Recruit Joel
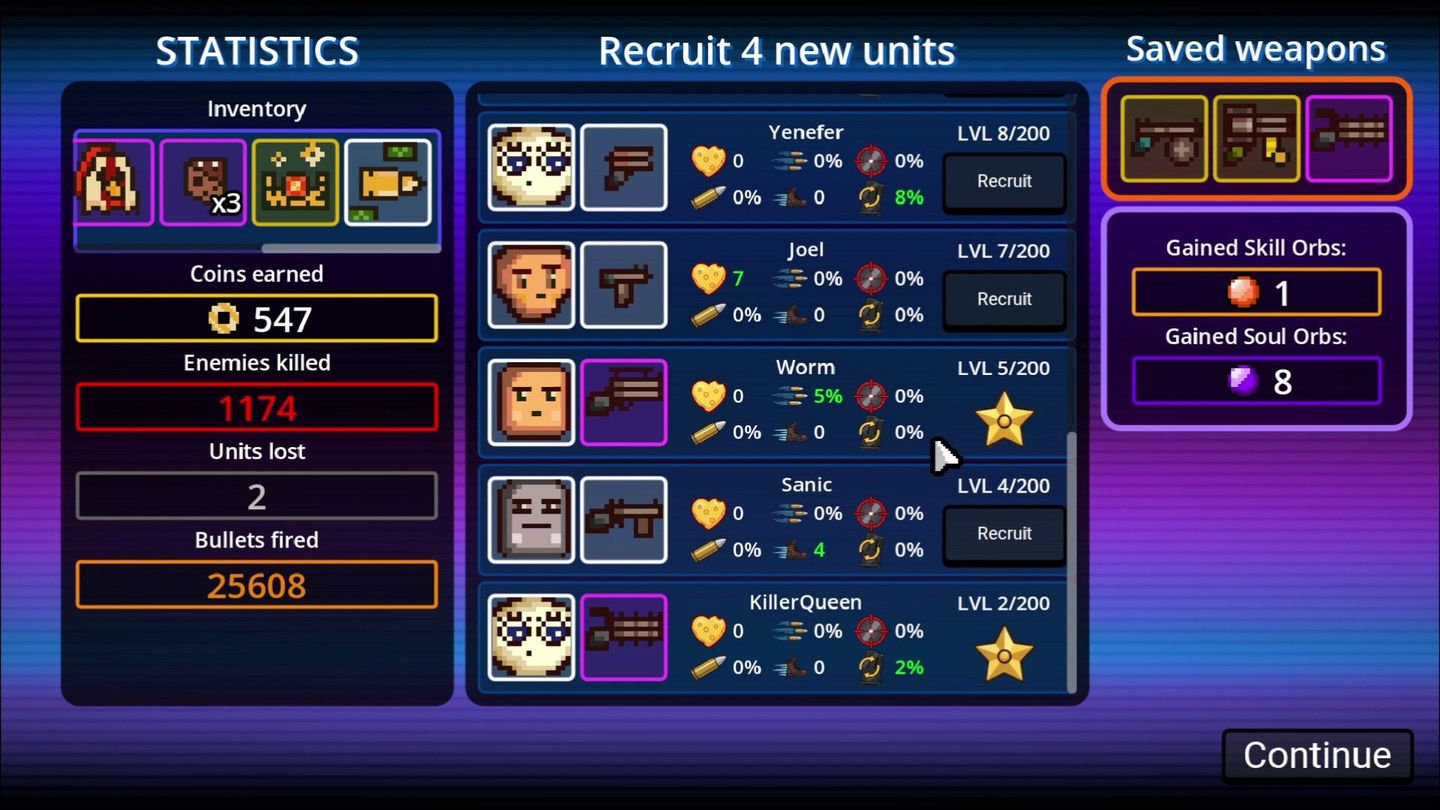The height and width of the screenshot is (810, 1440). pyautogui.click(x=1003, y=299)
